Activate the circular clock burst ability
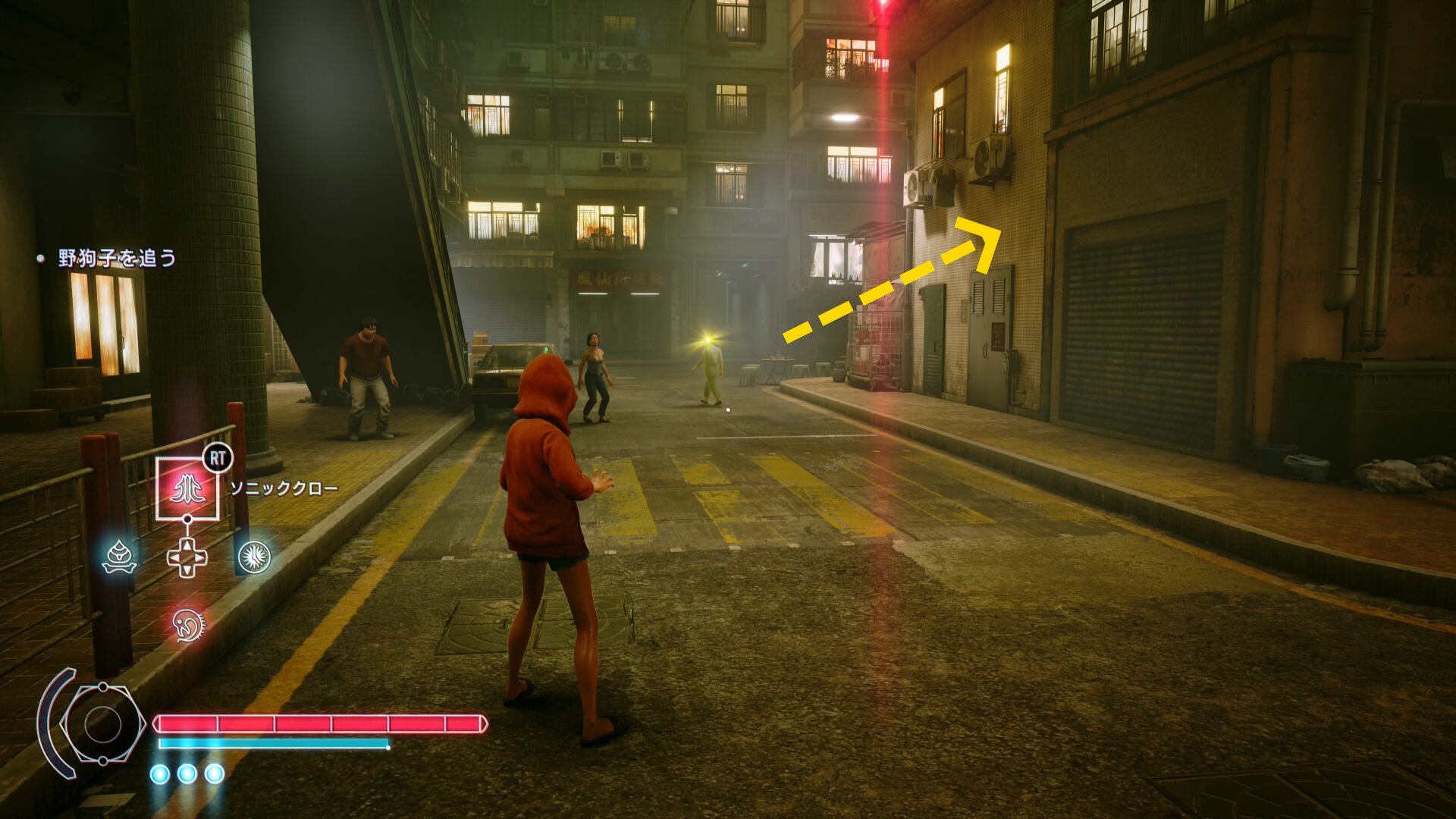Image resolution: width=1456 pixels, height=819 pixels. tap(254, 557)
